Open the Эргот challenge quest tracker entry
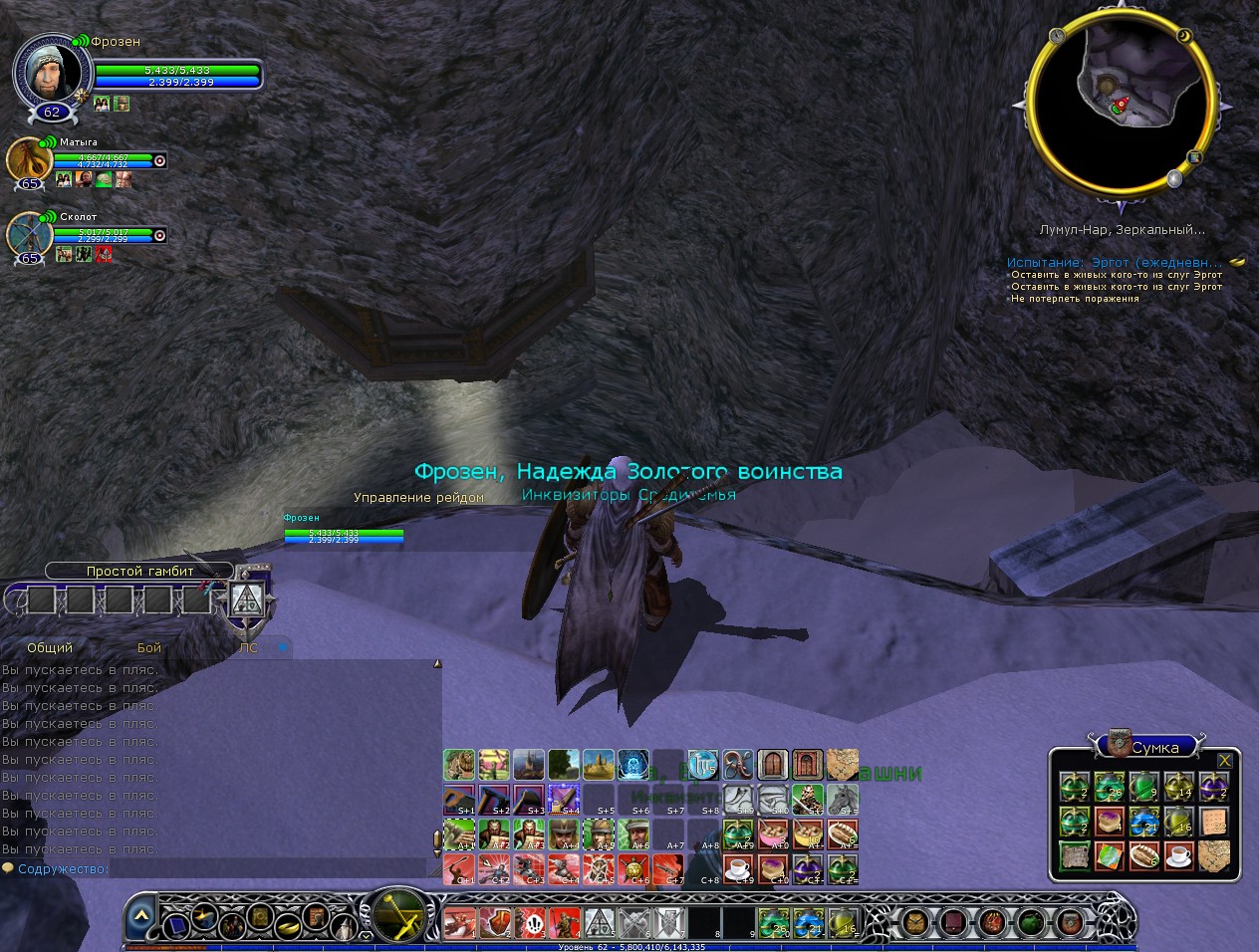 1116,263
